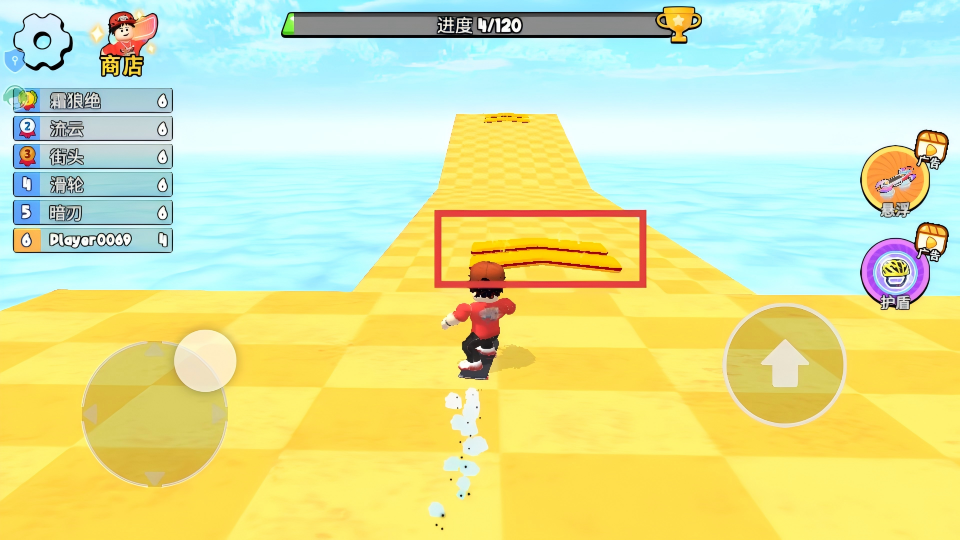Tap the virtual joystick knob
Screen dimensions: 960x540
click(x=205, y=361)
